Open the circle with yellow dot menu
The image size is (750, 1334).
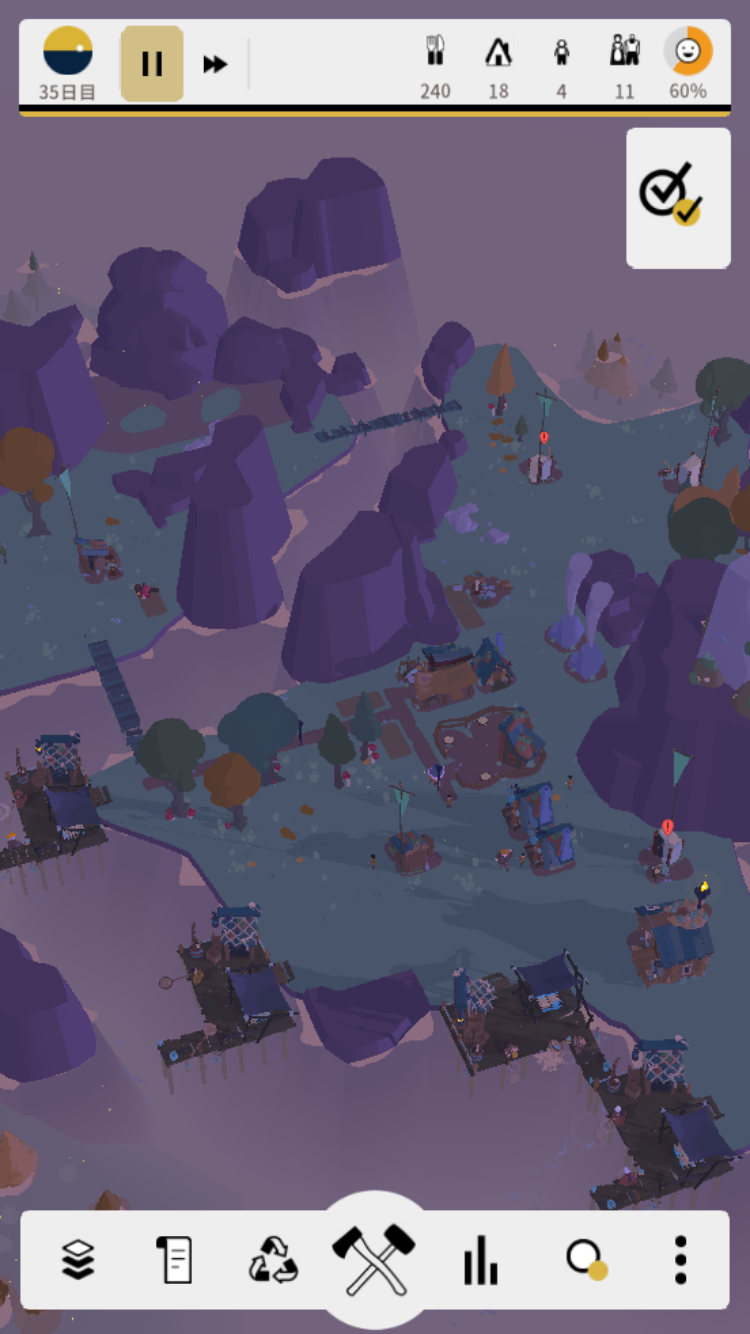[585, 1259]
